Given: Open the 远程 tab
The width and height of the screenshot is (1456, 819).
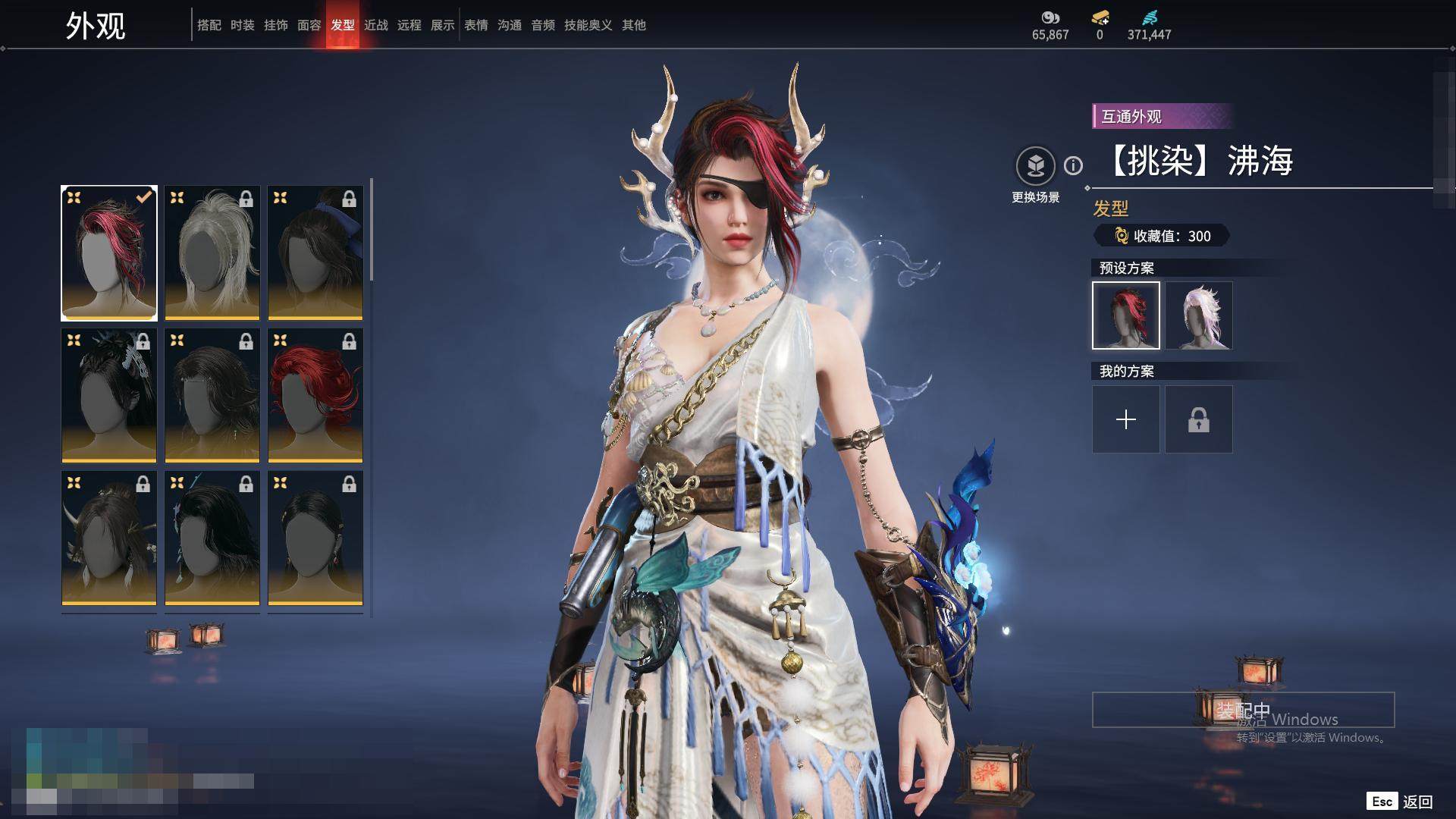Looking at the screenshot, I should [x=409, y=25].
